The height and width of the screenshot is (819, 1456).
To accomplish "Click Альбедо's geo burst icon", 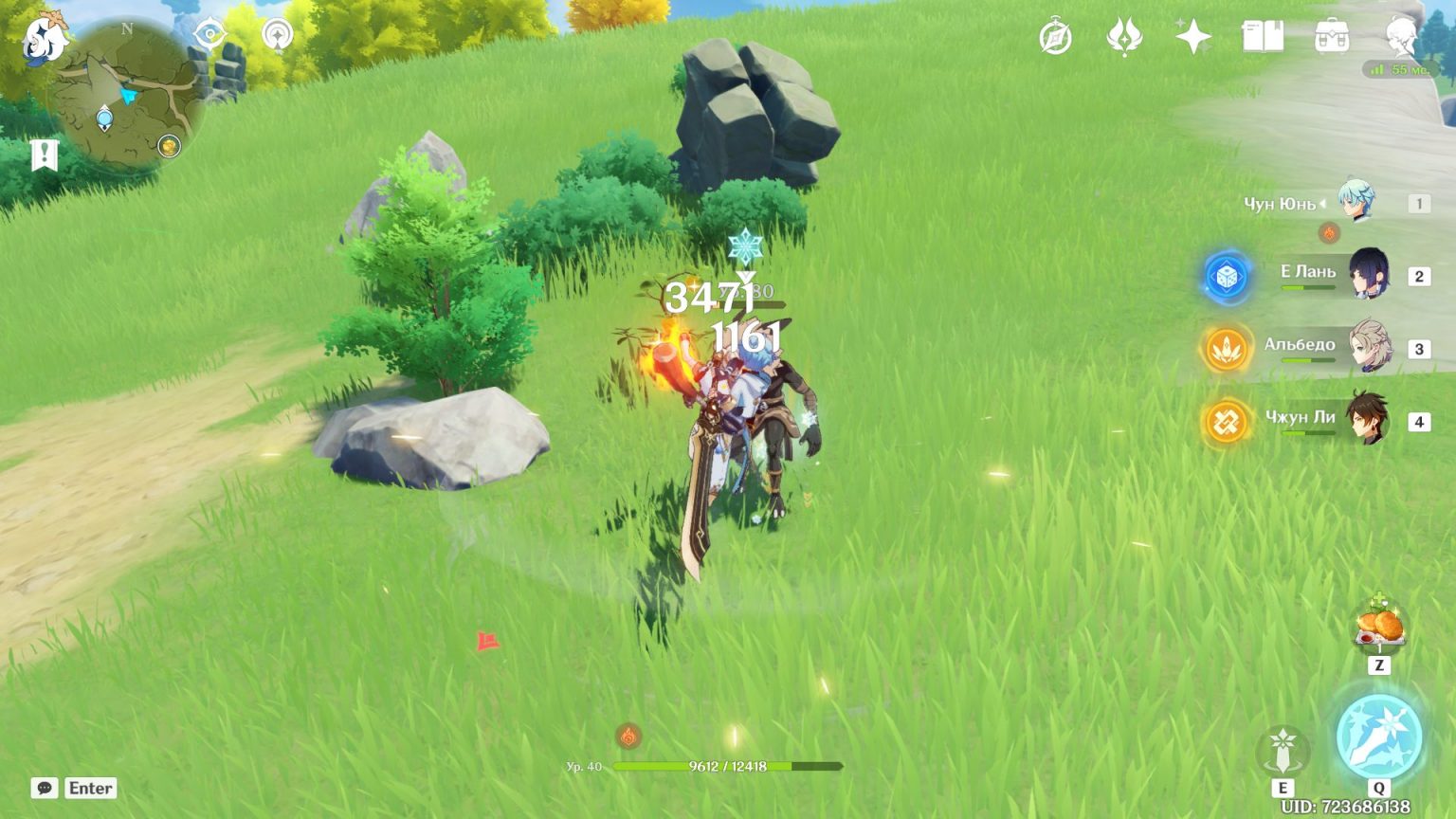I will (x=1224, y=348).
